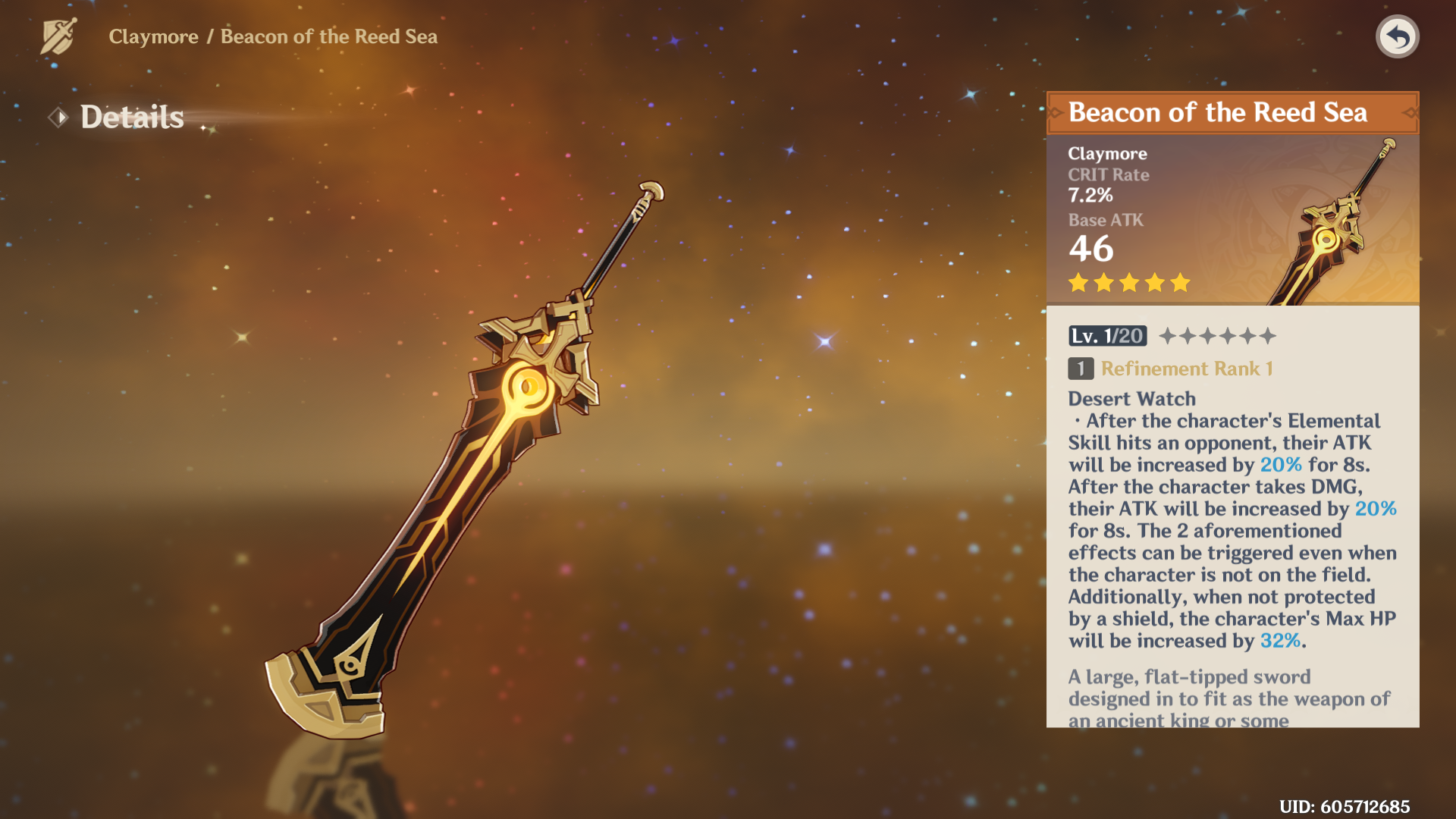Click the Beacon of the Reed Sea breadcrumb entry
This screenshot has height=819, width=1456.
tap(328, 36)
